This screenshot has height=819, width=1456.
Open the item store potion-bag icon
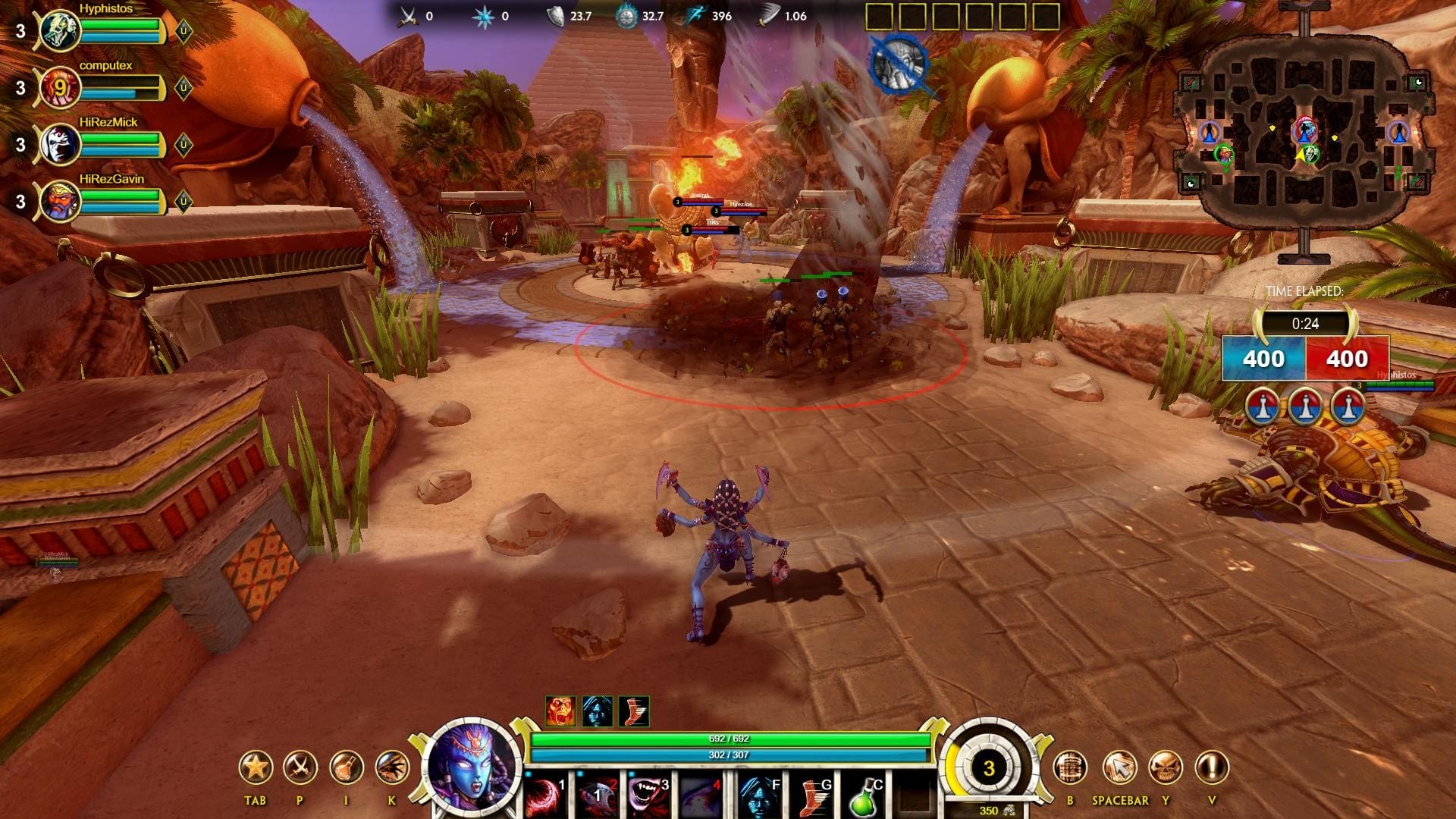[346, 767]
